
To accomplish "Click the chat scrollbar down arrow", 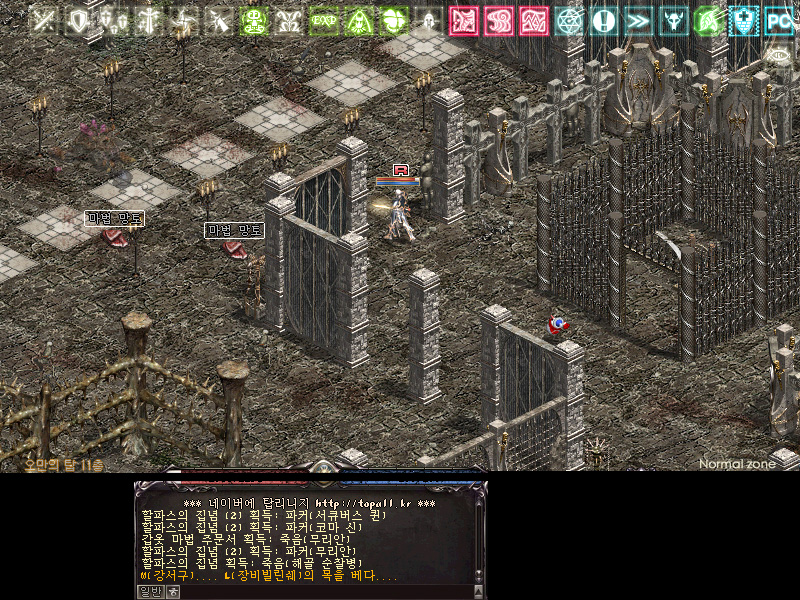I will pyautogui.click(x=478, y=577).
